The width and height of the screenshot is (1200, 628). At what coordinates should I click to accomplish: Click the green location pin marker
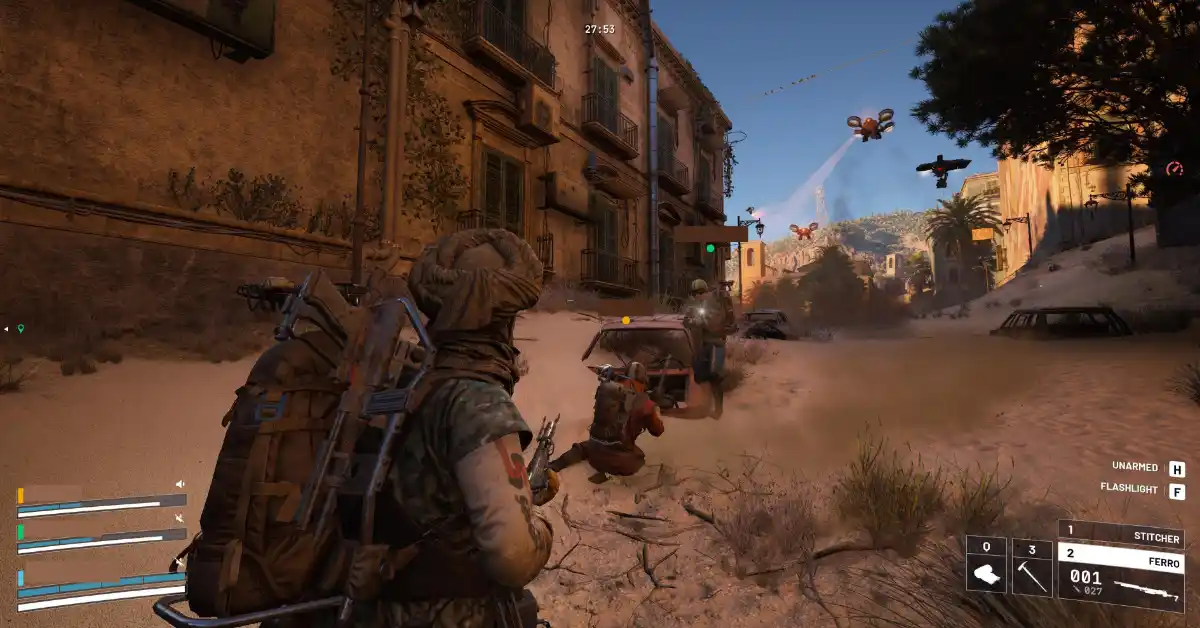coord(20,328)
